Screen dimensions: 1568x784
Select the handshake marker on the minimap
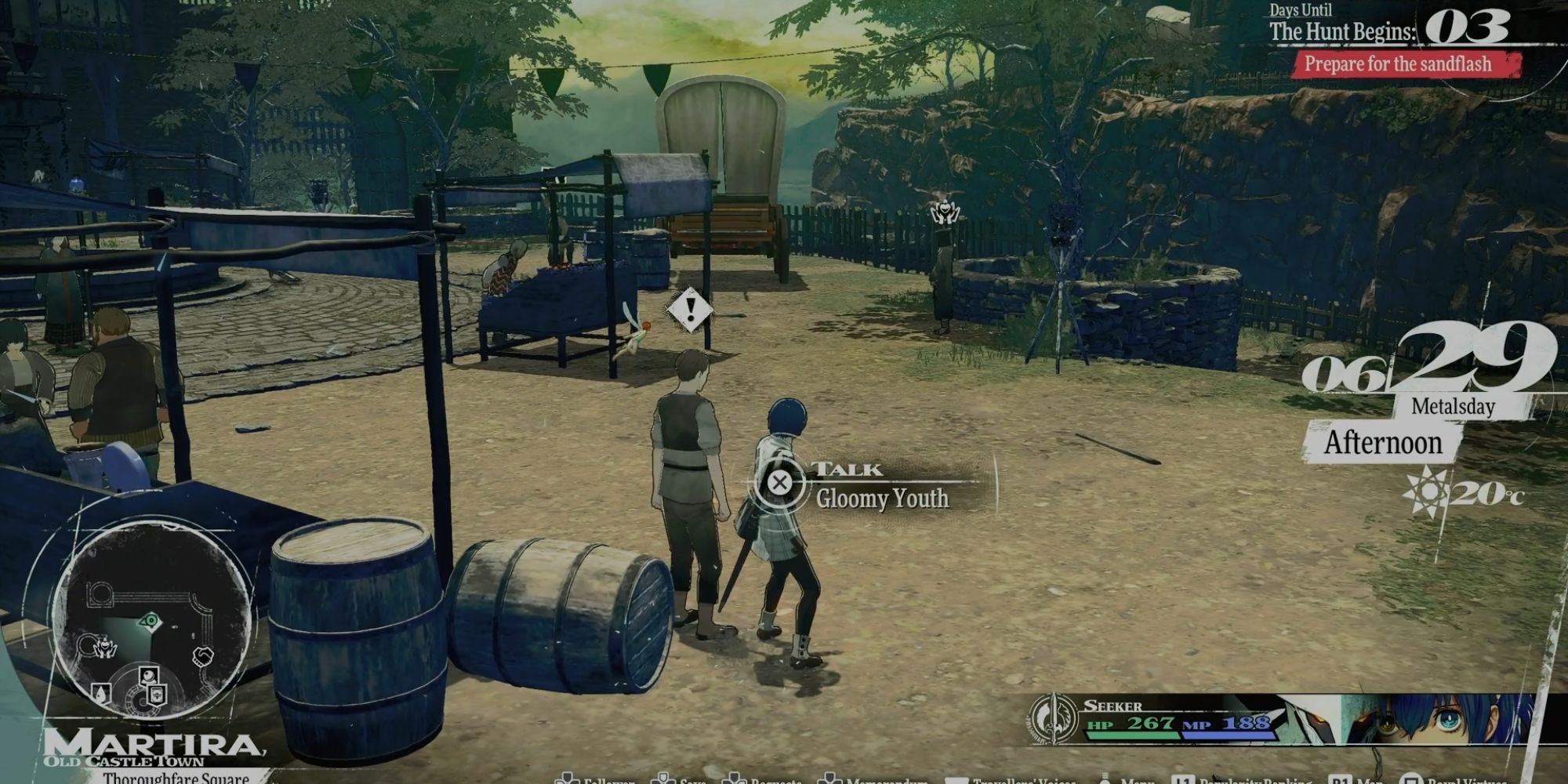(203, 655)
